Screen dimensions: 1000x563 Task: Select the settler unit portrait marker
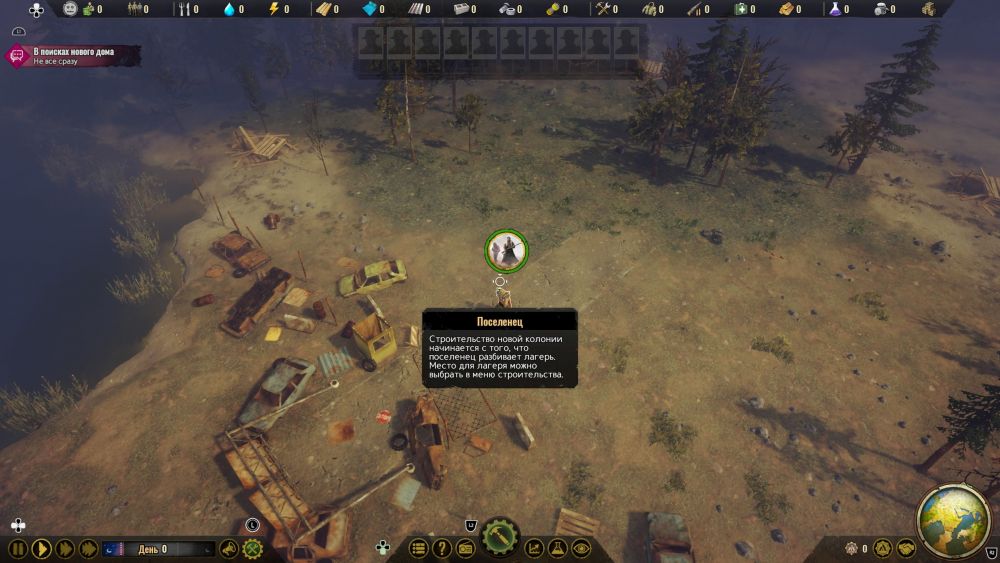pyautogui.click(x=506, y=250)
